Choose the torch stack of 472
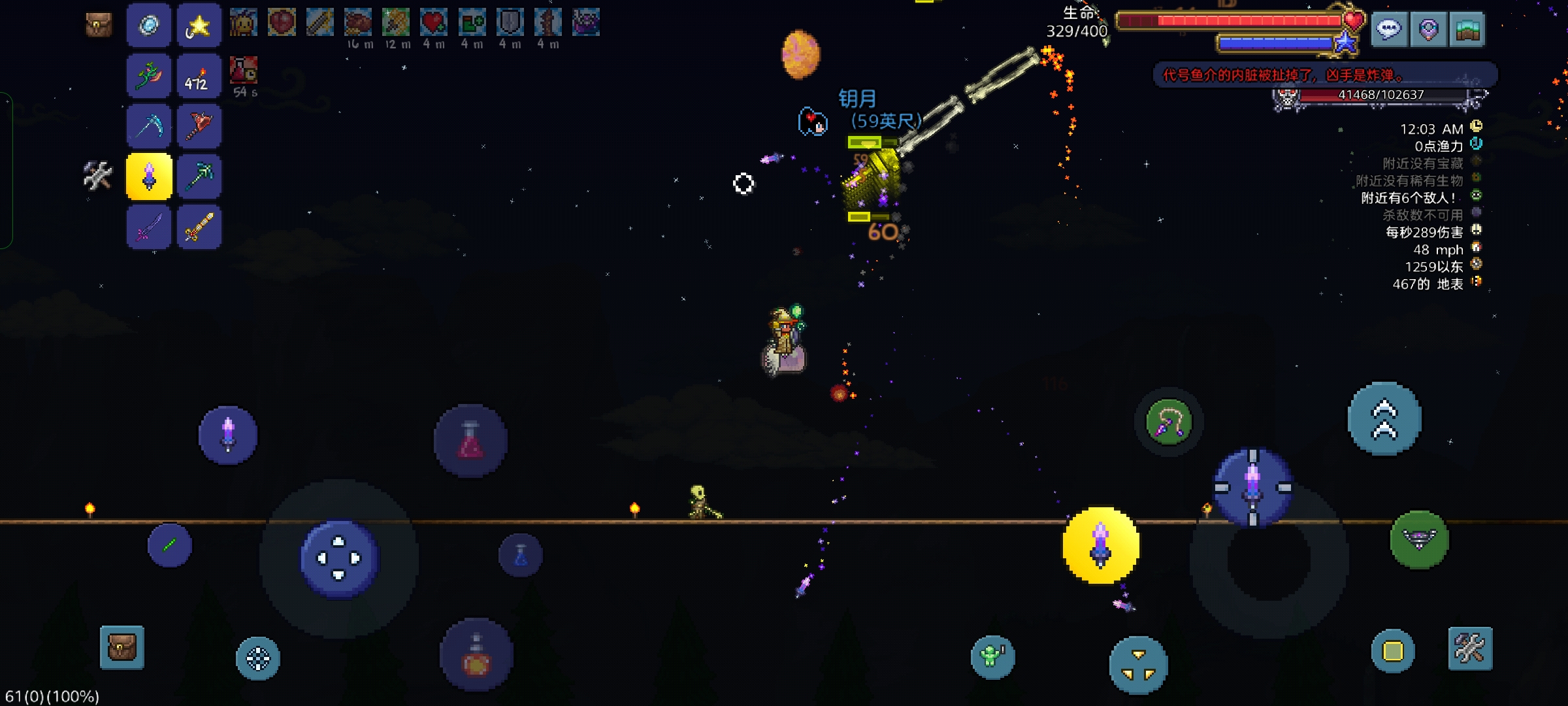Viewport: 1568px width, 706px height. [199, 76]
